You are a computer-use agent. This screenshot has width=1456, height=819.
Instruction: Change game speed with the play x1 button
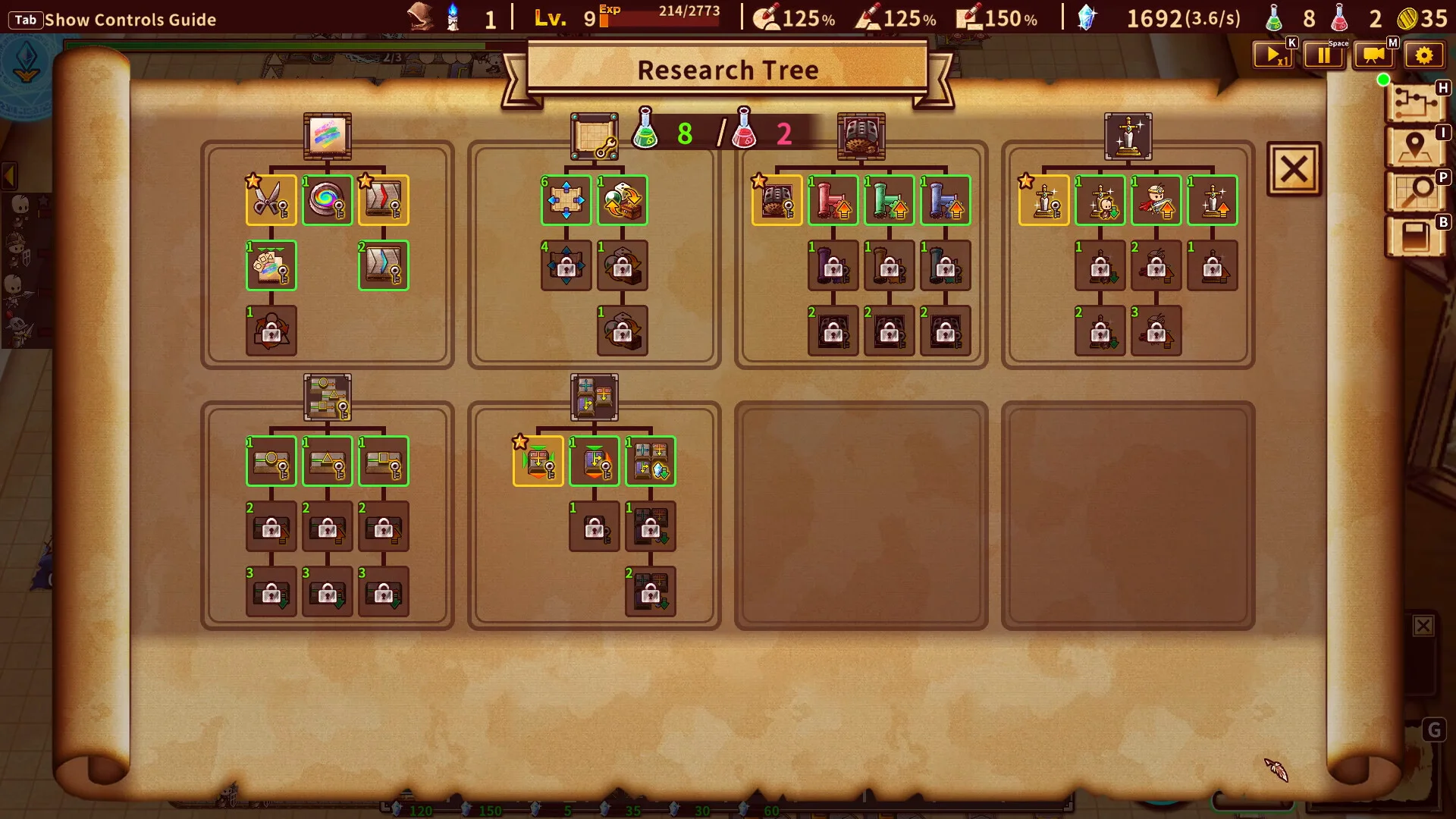coord(1273,55)
